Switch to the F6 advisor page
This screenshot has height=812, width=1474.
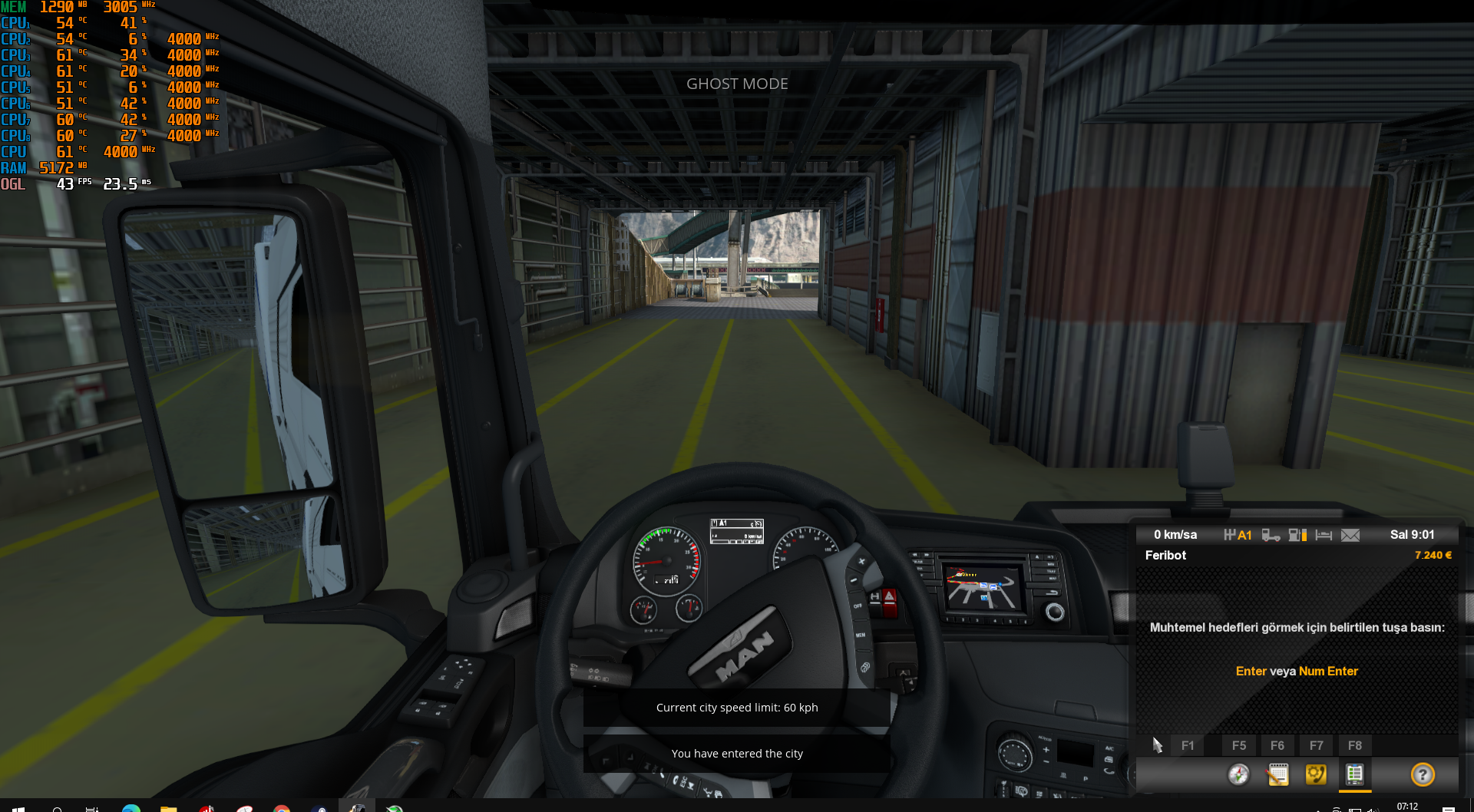pyautogui.click(x=1277, y=745)
